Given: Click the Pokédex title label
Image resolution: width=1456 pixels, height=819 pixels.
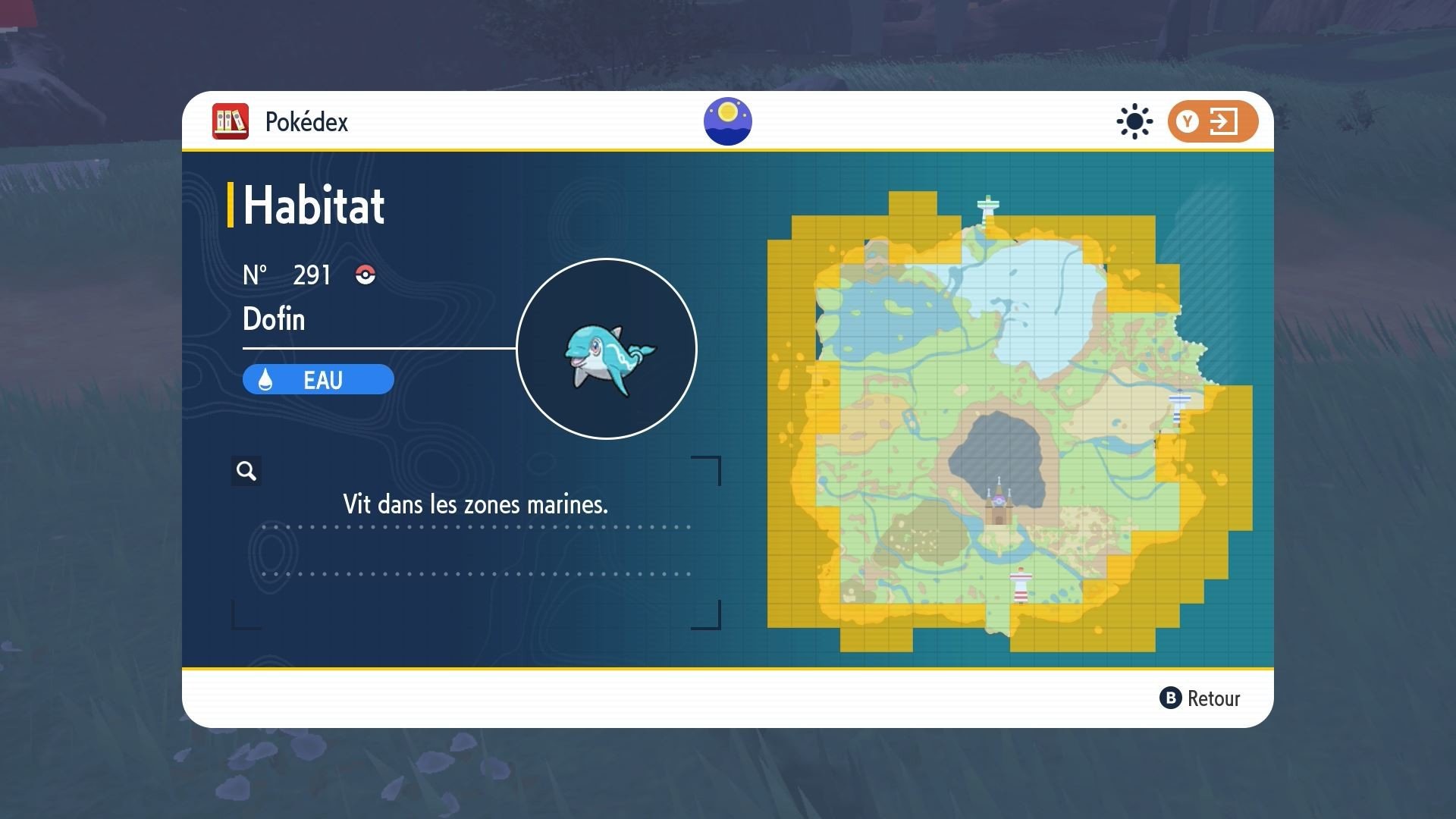Looking at the screenshot, I should point(306,121).
